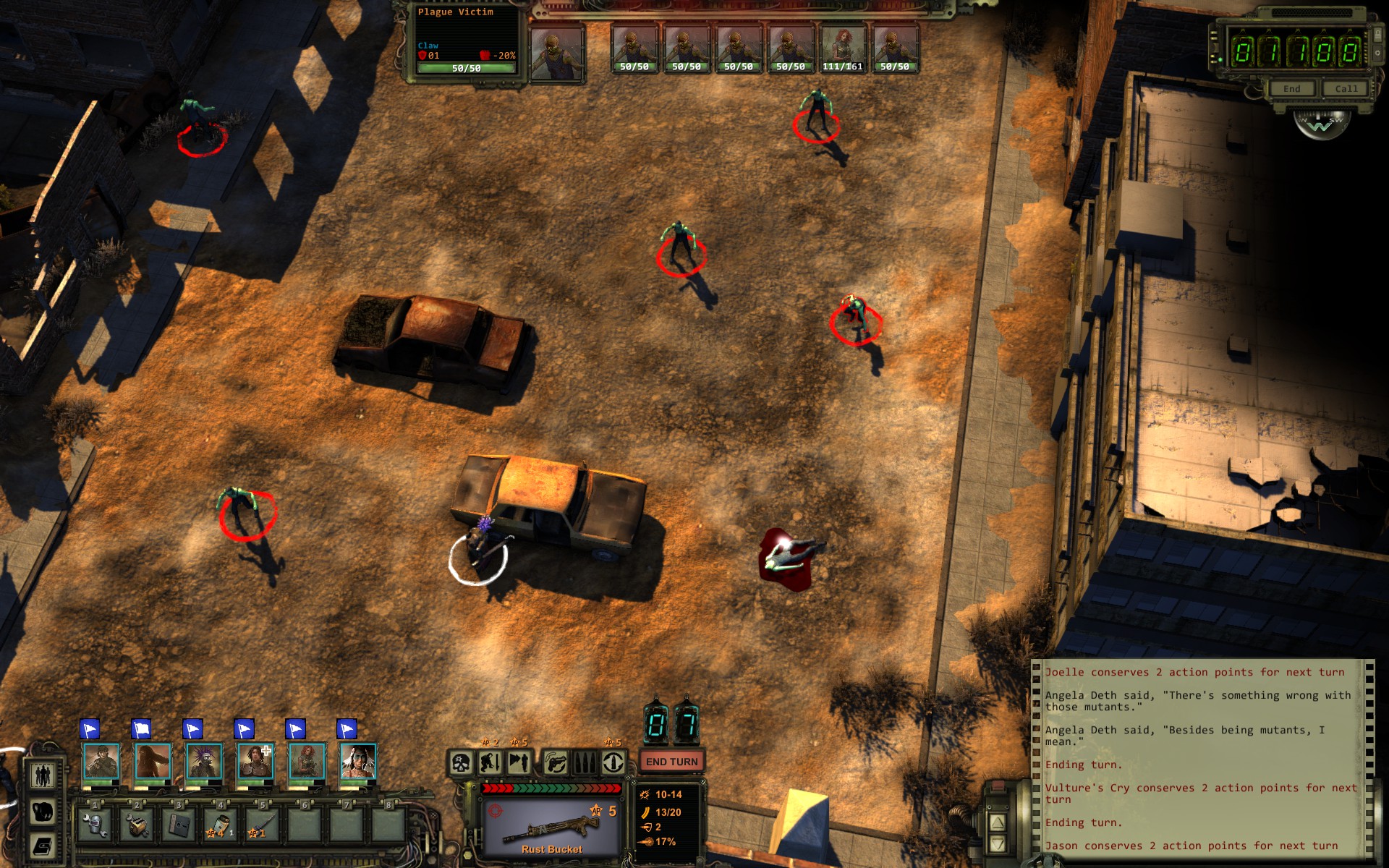Use the jar item in hotbar
1389x868 pixels.
(221, 825)
